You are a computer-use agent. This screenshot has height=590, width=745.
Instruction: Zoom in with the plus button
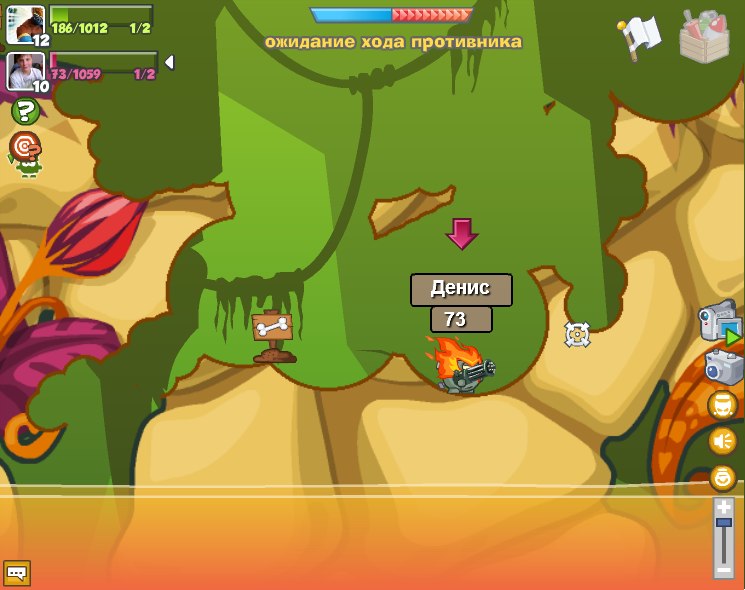[724, 508]
